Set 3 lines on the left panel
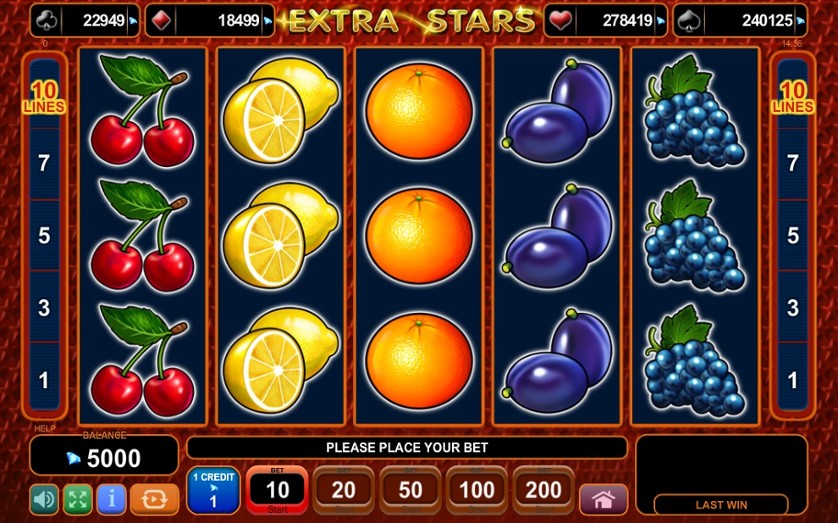The height and width of the screenshot is (523, 838). coord(44,308)
